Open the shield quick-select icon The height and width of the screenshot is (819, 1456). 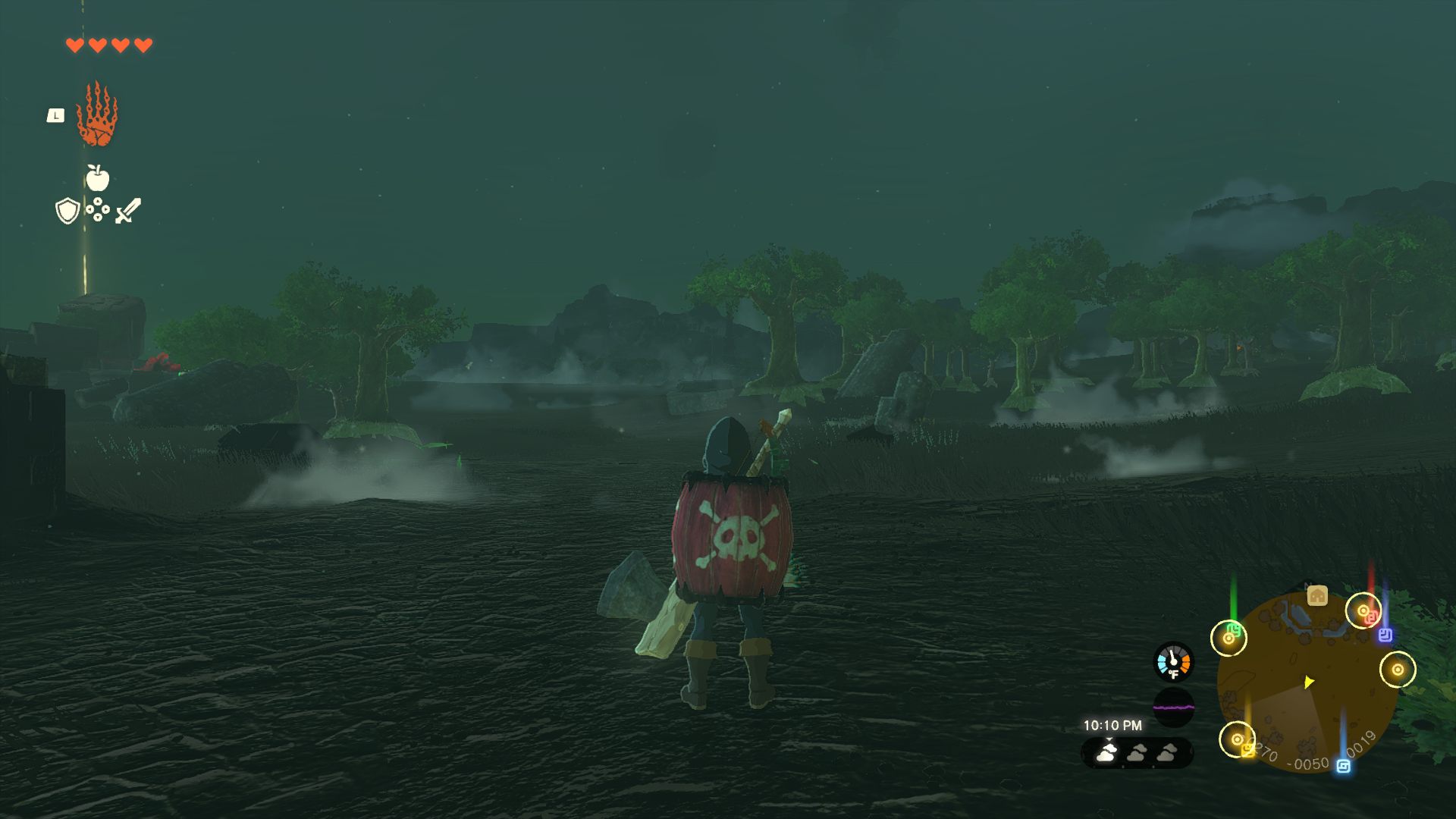tap(67, 210)
